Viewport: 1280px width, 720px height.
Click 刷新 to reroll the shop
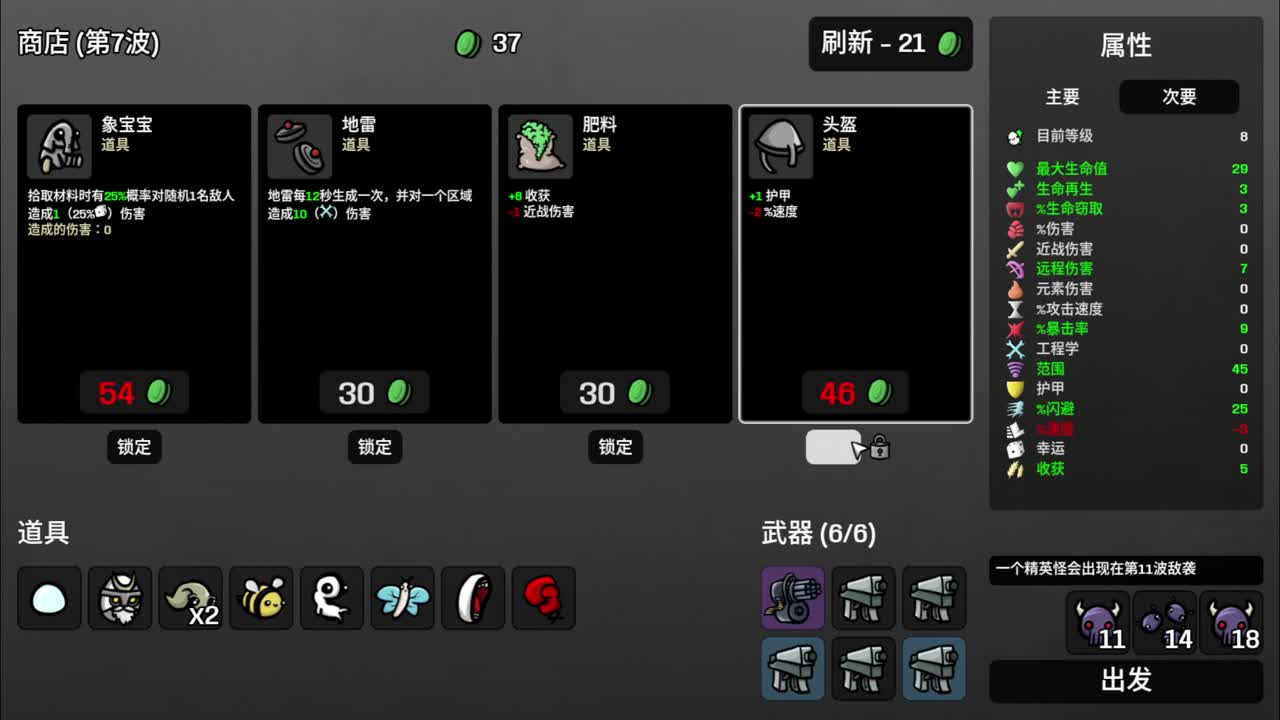pyautogui.click(x=889, y=44)
